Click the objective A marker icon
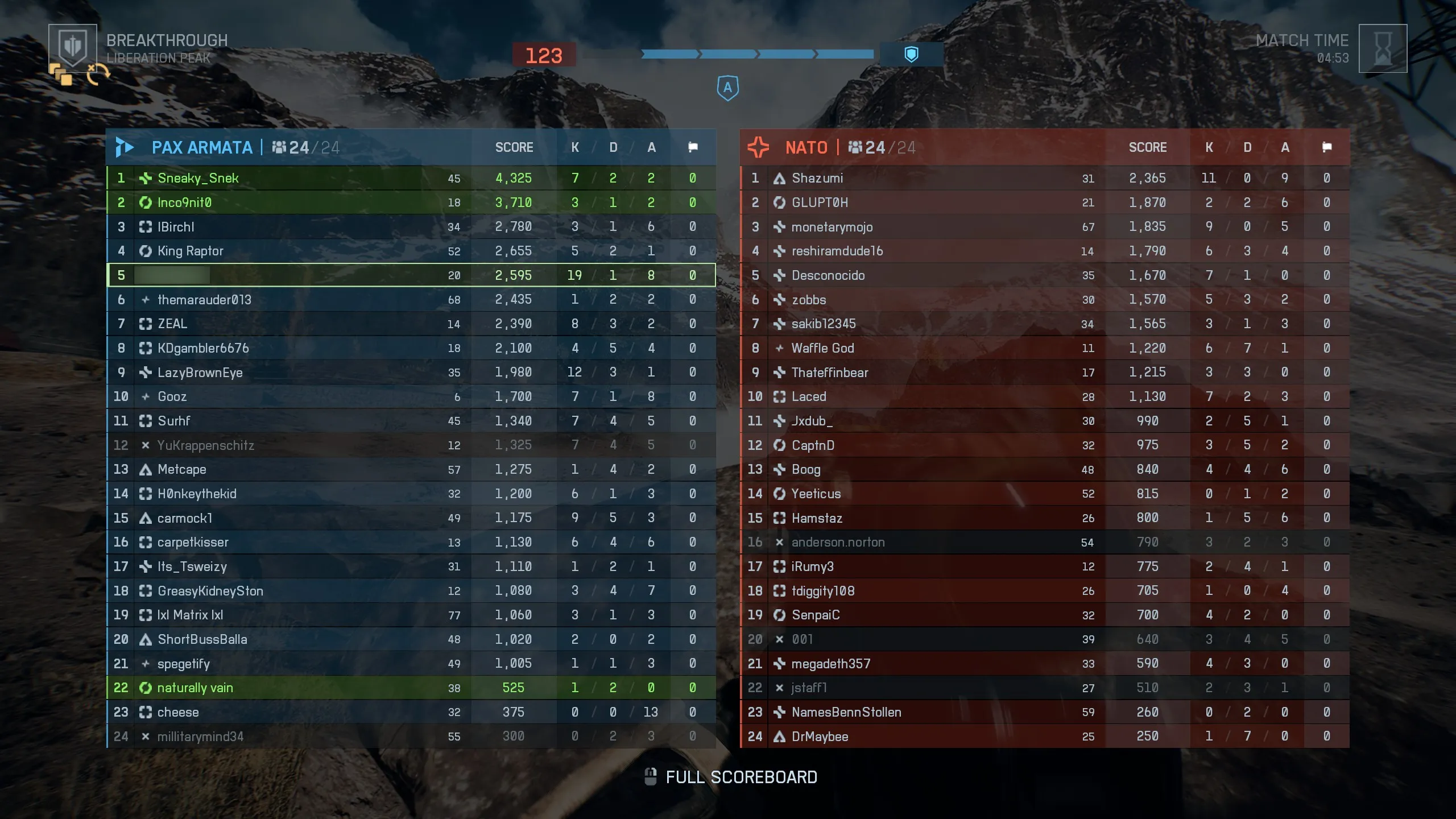The width and height of the screenshot is (1456, 819). coord(727,87)
